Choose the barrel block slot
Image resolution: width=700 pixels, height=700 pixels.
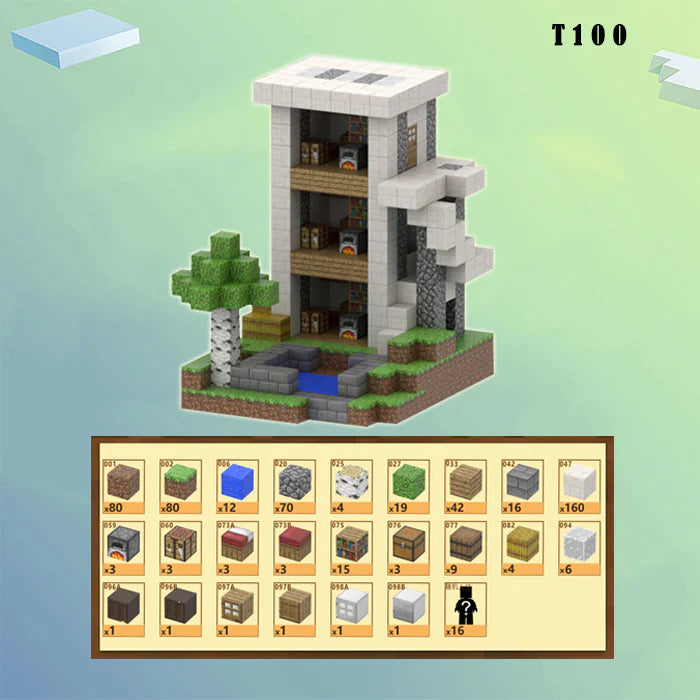[464, 546]
